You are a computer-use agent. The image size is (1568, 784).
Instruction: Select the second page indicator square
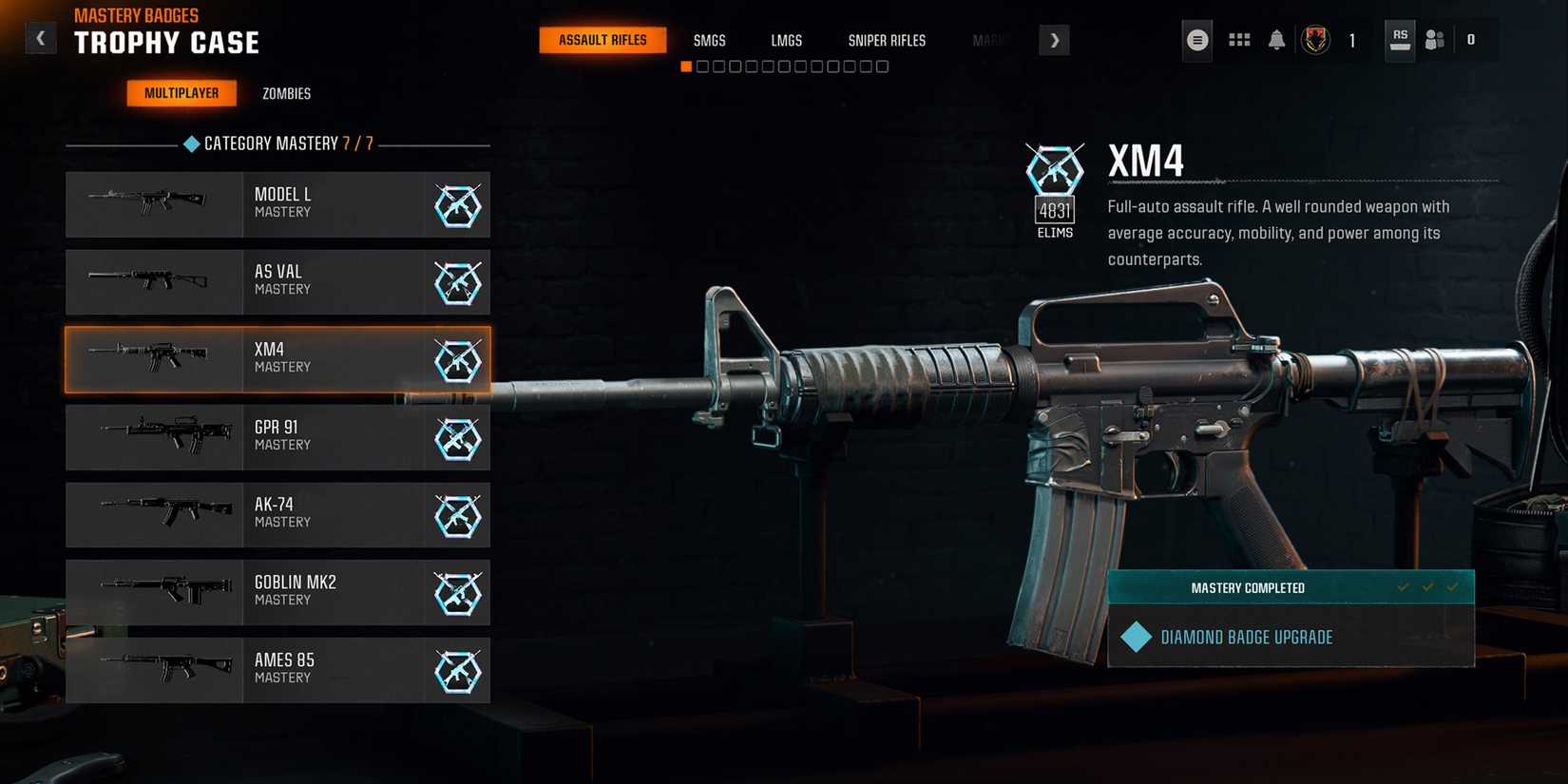pyautogui.click(x=703, y=66)
